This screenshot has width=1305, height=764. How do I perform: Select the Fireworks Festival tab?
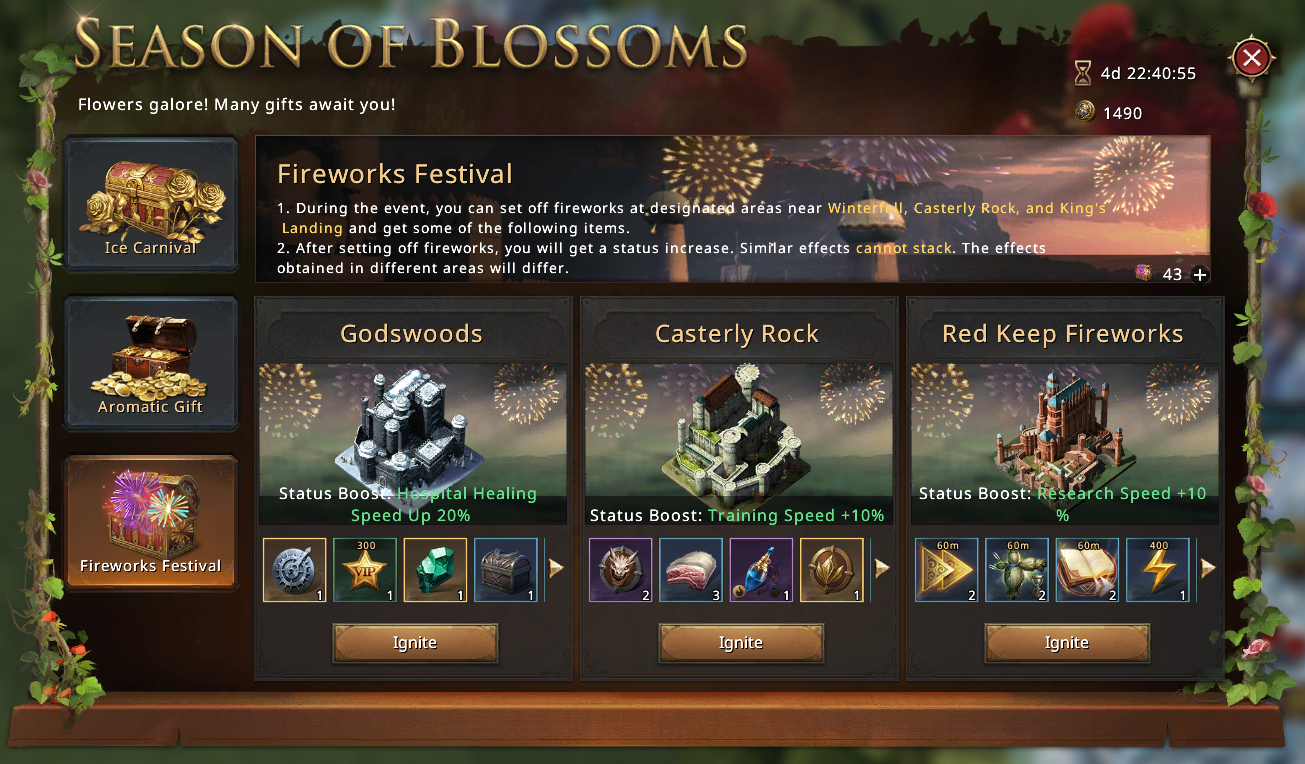[x=151, y=522]
